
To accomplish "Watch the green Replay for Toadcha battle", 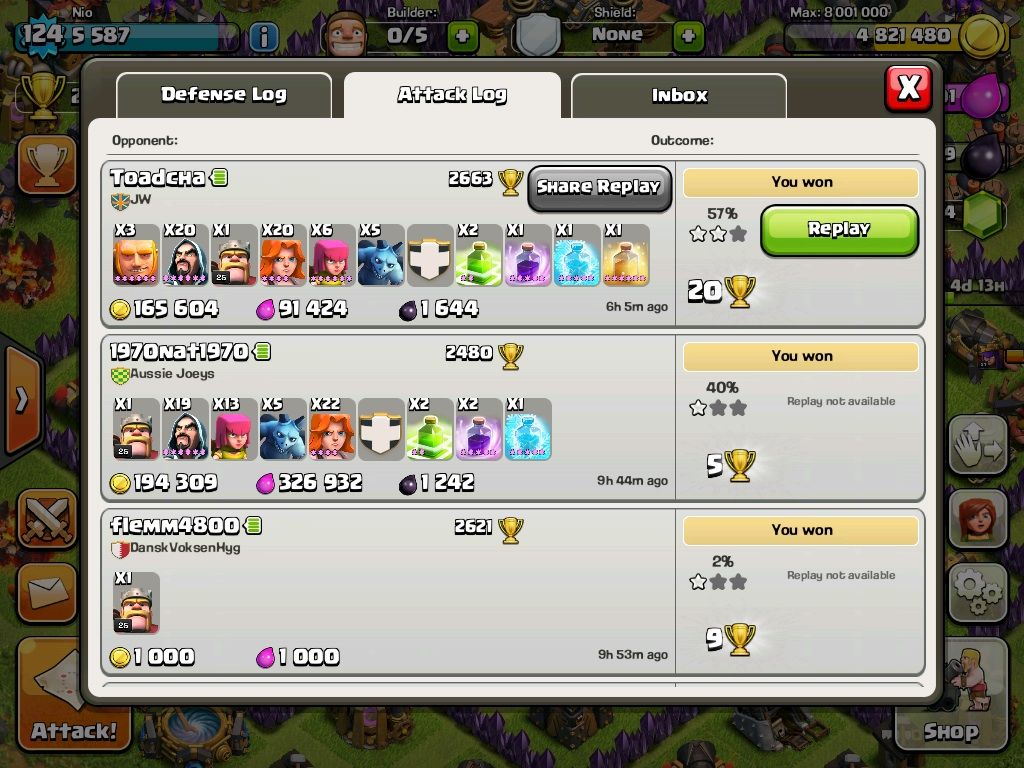I will coord(839,229).
